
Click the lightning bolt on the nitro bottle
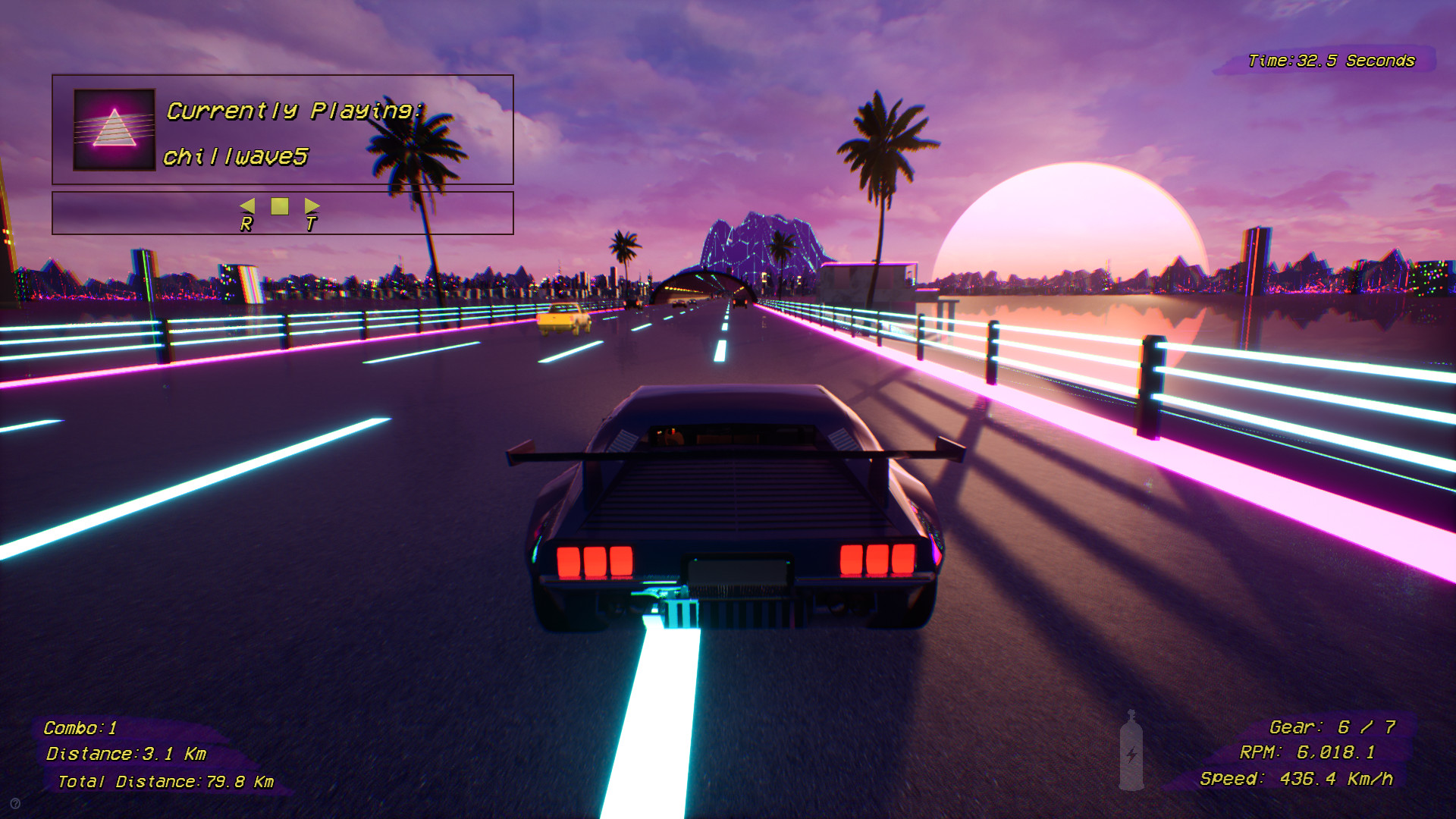coord(1131,755)
